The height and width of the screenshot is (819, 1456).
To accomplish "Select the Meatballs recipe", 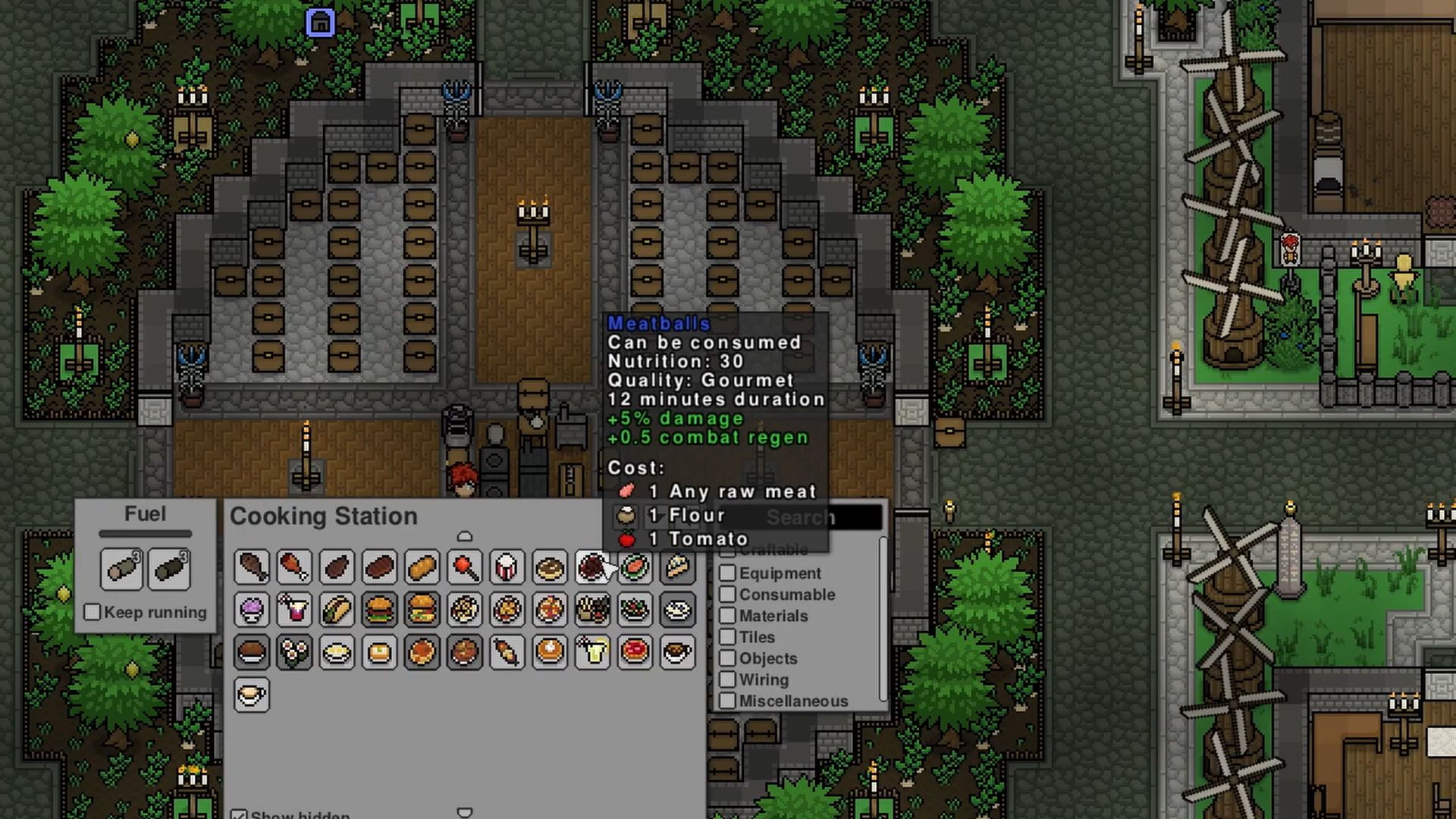I will (591, 567).
